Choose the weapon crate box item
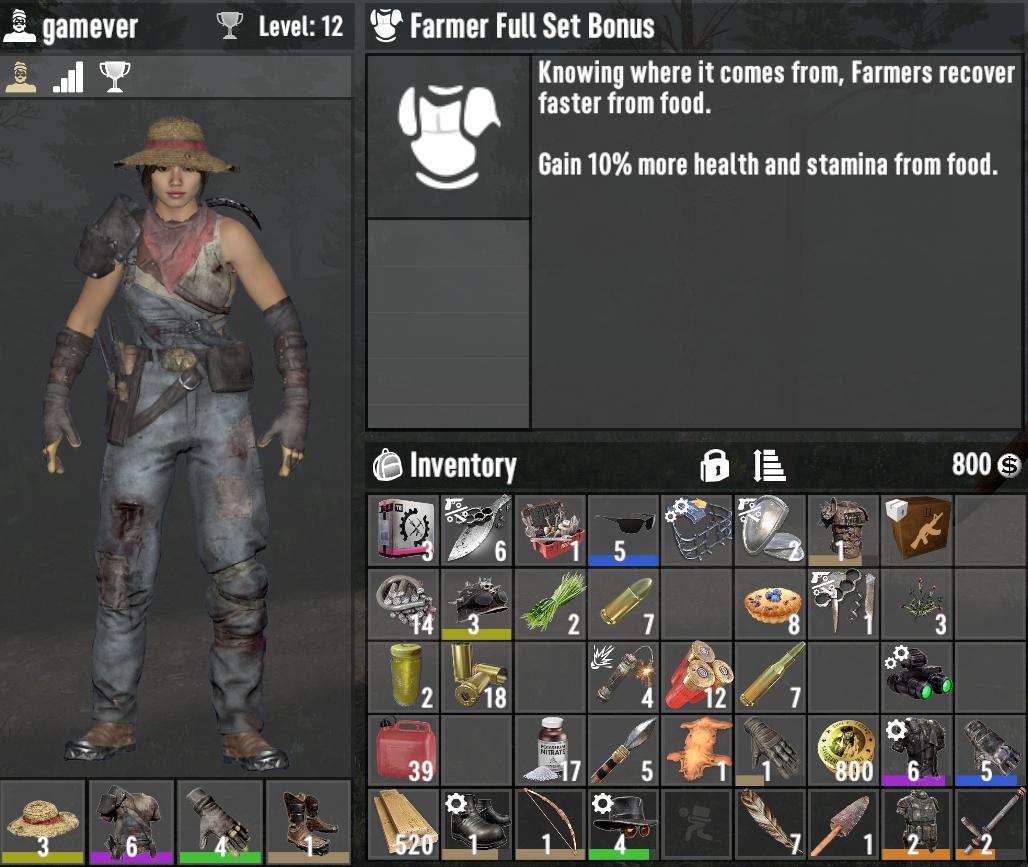The image size is (1028, 867). pos(917,528)
